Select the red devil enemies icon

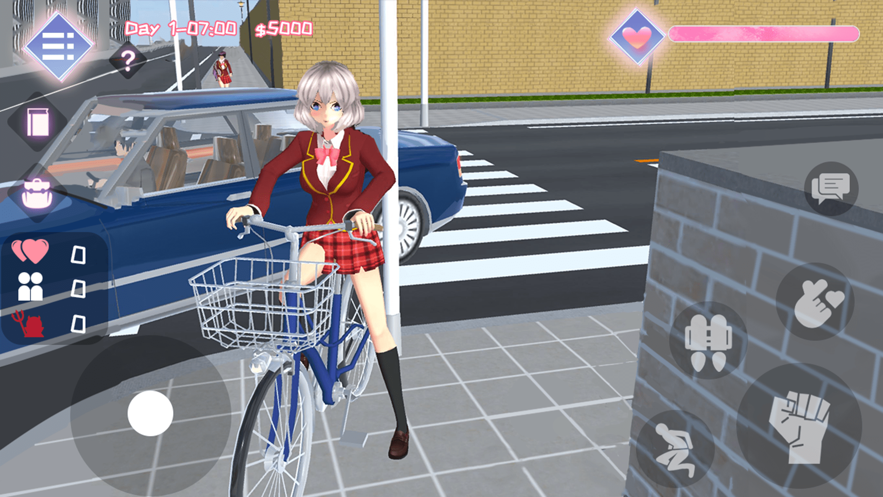pos(31,322)
